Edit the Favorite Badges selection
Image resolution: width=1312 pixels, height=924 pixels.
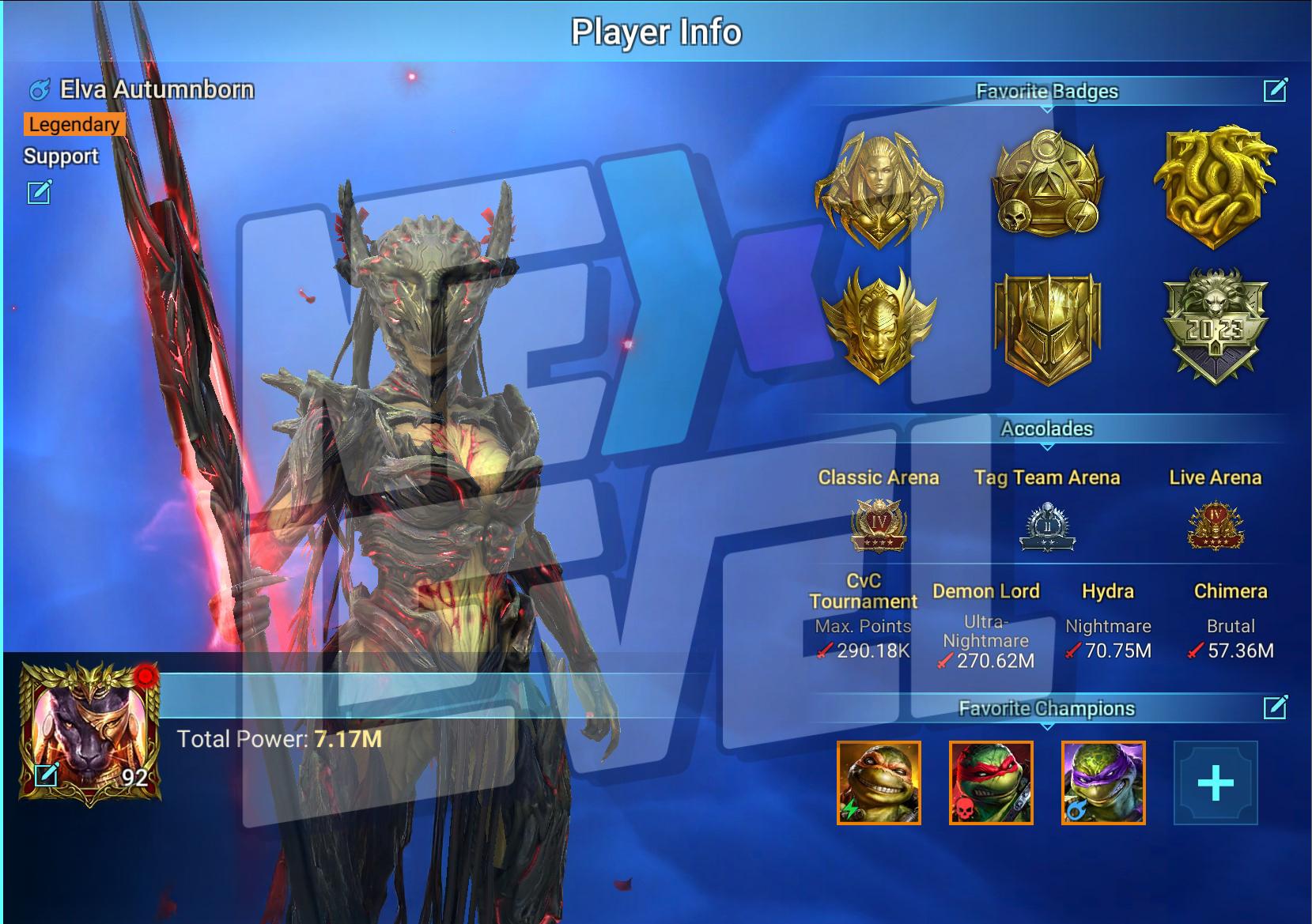(1275, 91)
